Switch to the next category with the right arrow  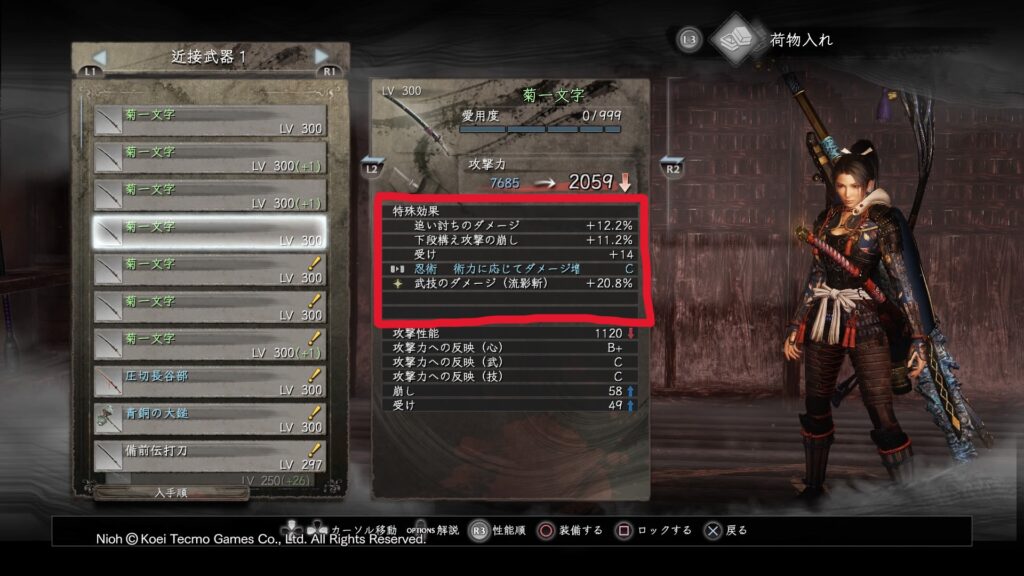click(x=321, y=56)
